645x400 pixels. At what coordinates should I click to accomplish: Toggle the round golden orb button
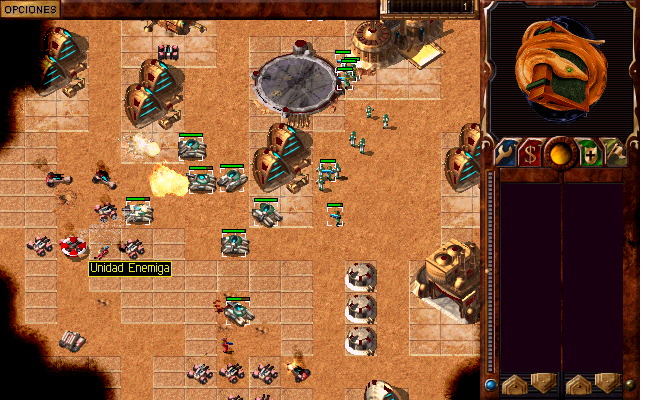click(560, 154)
